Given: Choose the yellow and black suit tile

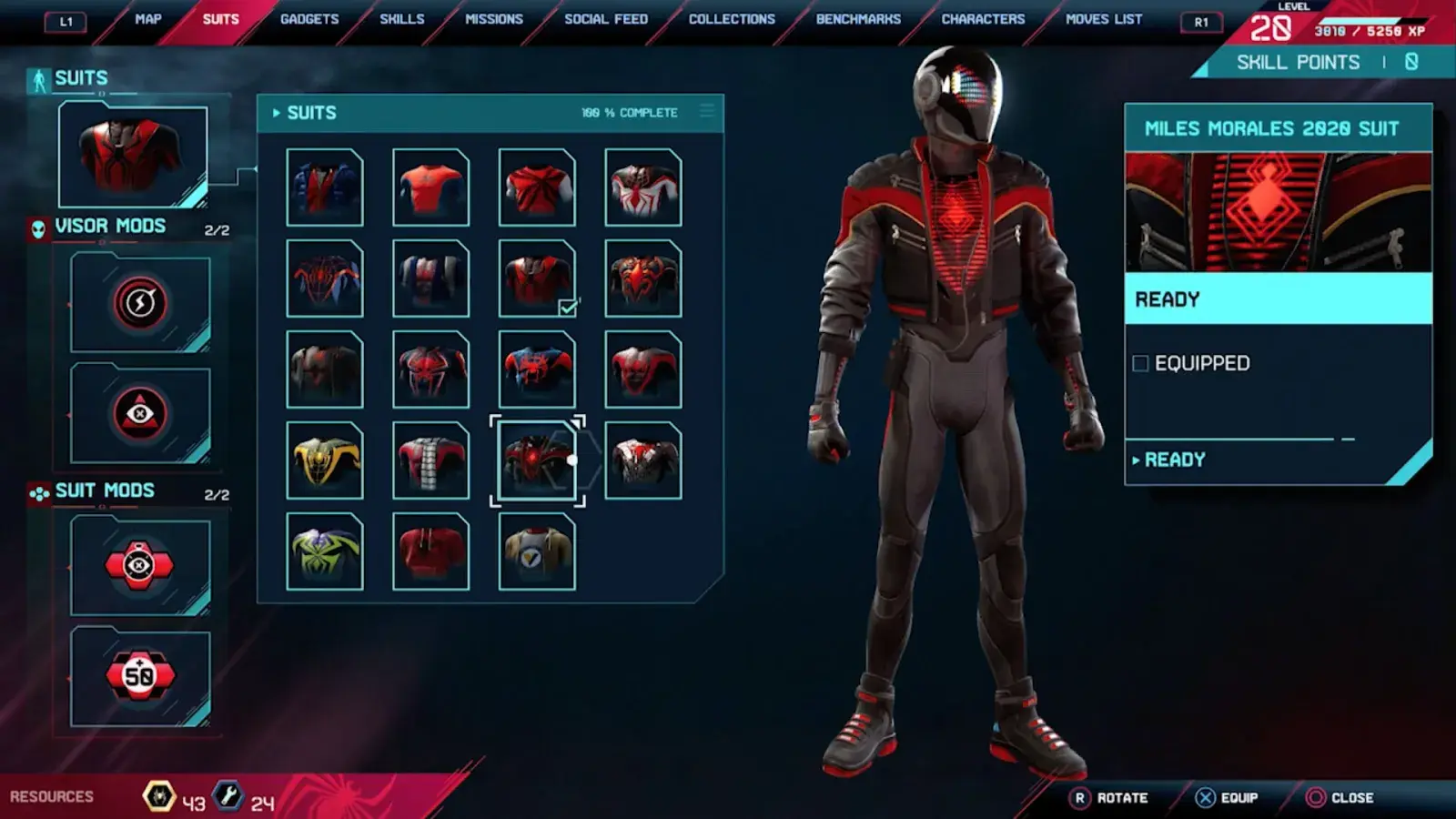Looking at the screenshot, I should tap(325, 460).
